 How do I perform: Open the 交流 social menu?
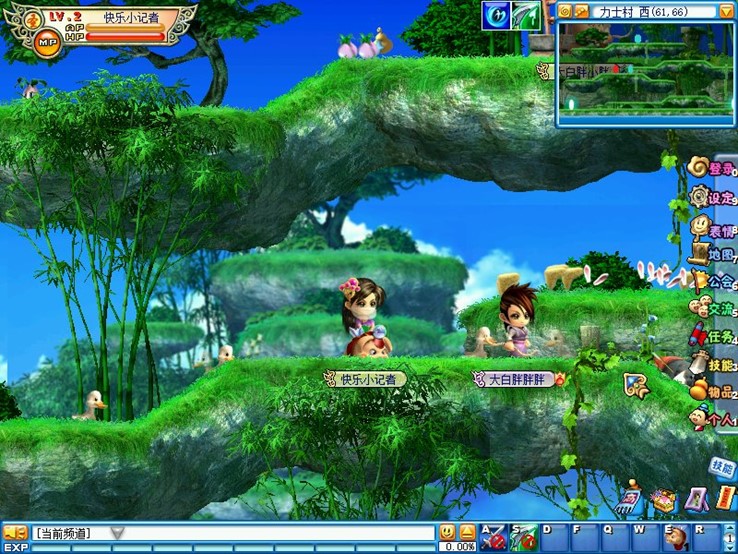click(713, 309)
